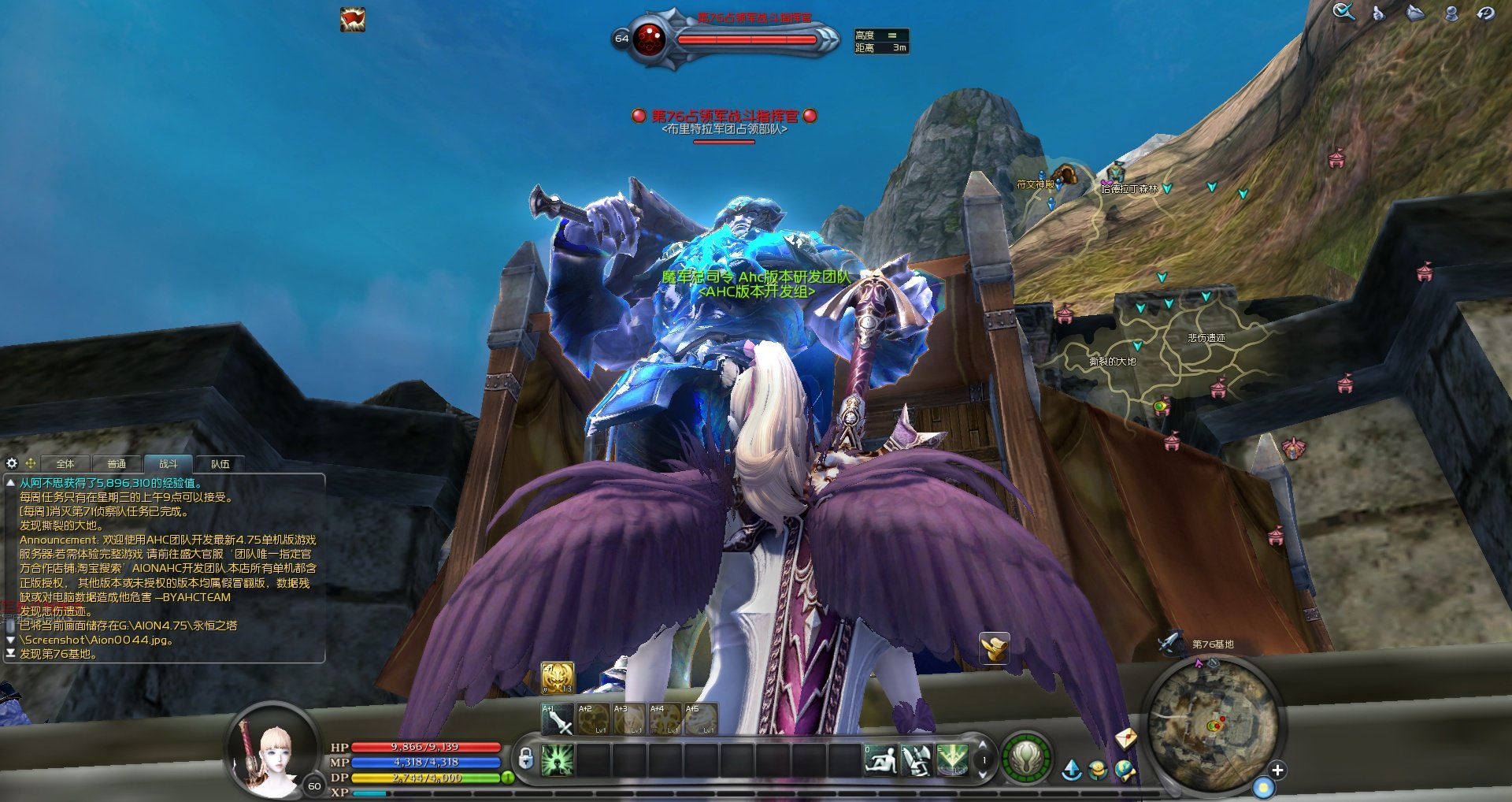Viewport: 1512px width, 802px height.
Task: Switch to the 全体 chat tab
Action: click(x=65, y=464)
